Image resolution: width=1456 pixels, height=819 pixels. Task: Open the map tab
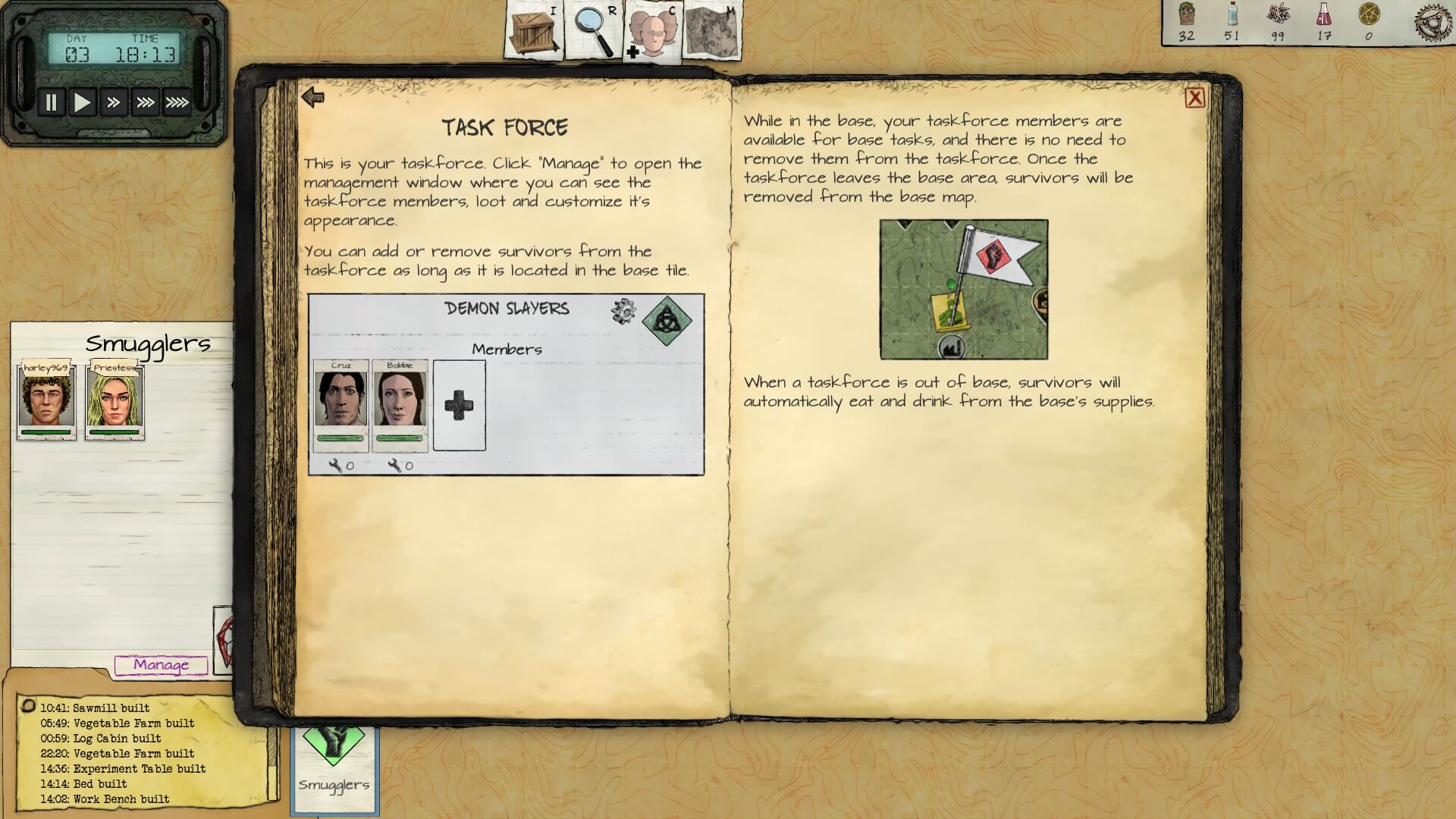point(711,31)
